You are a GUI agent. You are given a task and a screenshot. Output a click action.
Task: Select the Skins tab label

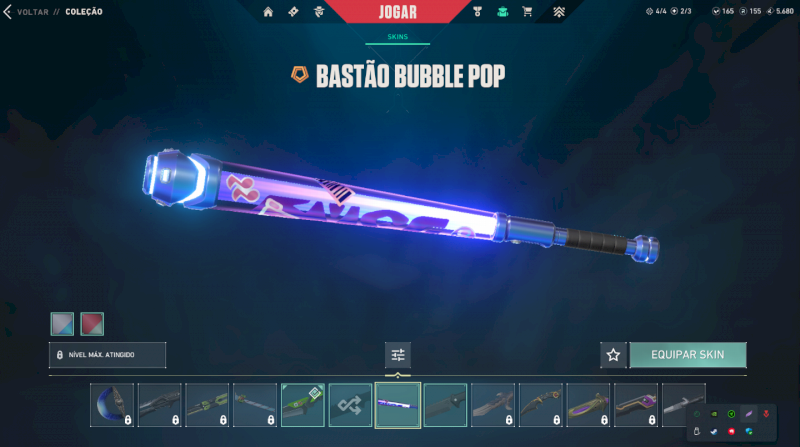click(398, 38)
